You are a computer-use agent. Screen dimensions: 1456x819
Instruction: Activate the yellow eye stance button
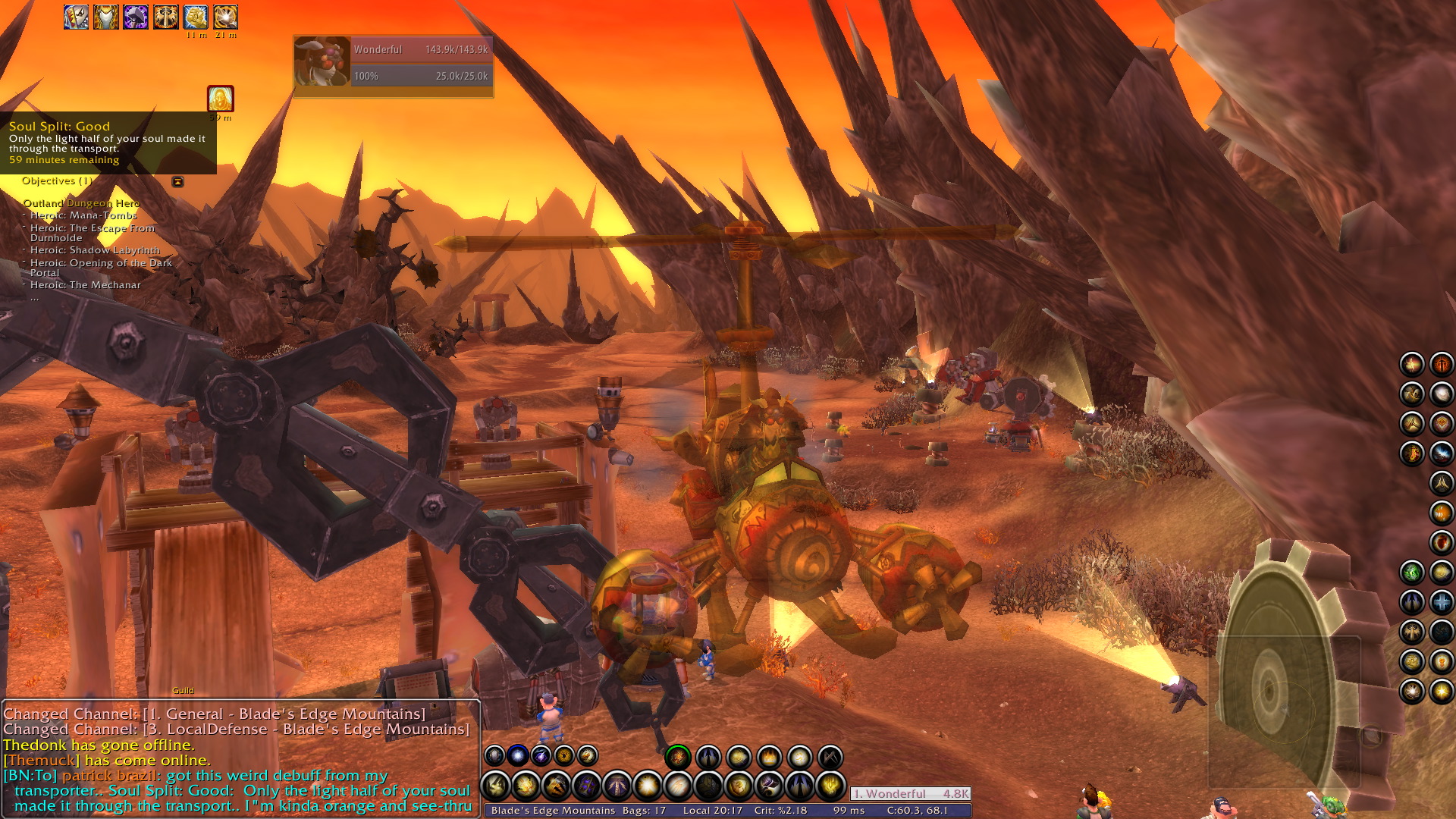point(563,755)
